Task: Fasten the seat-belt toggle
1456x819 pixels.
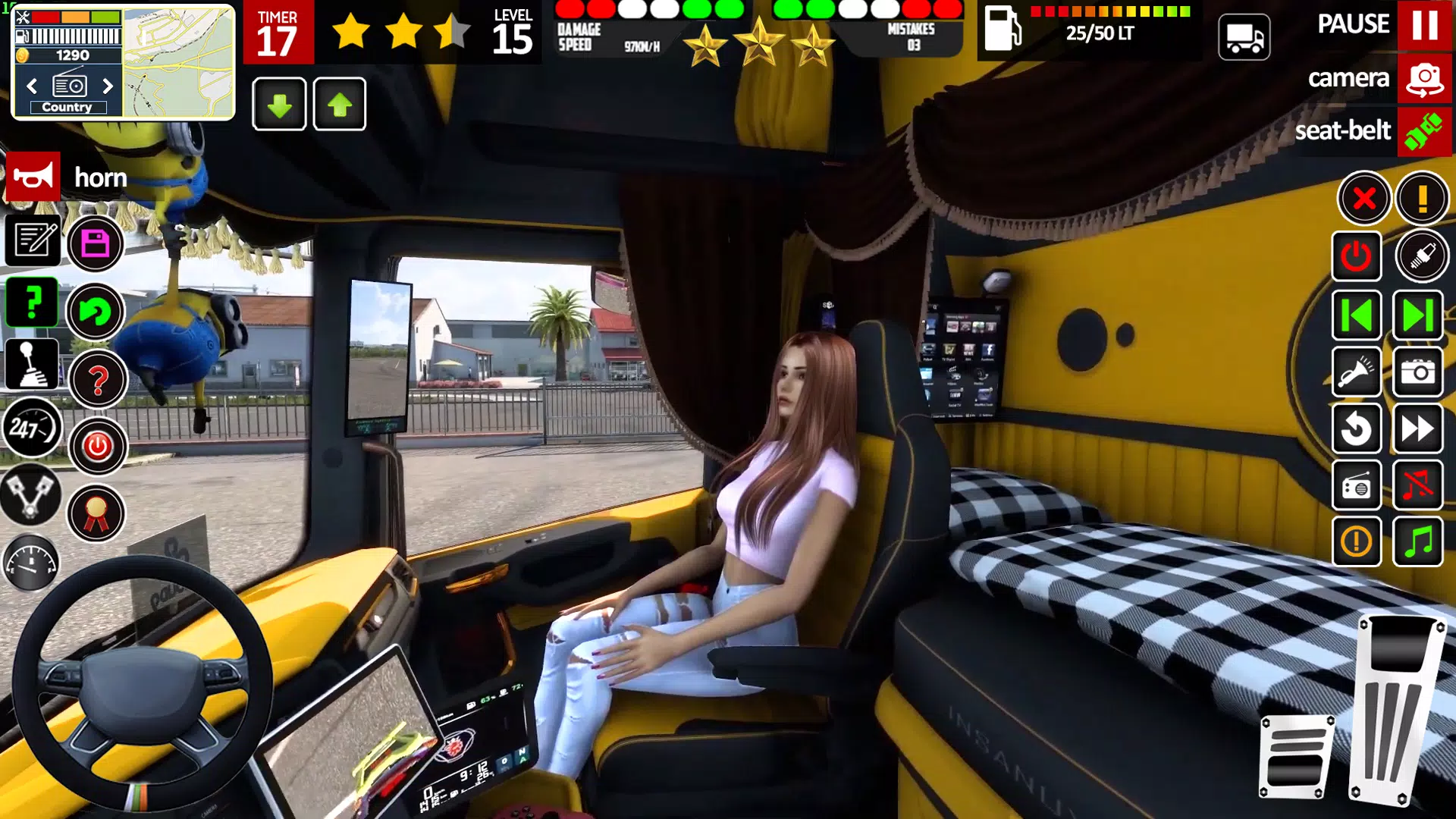Action: (x=1423, y=131)
